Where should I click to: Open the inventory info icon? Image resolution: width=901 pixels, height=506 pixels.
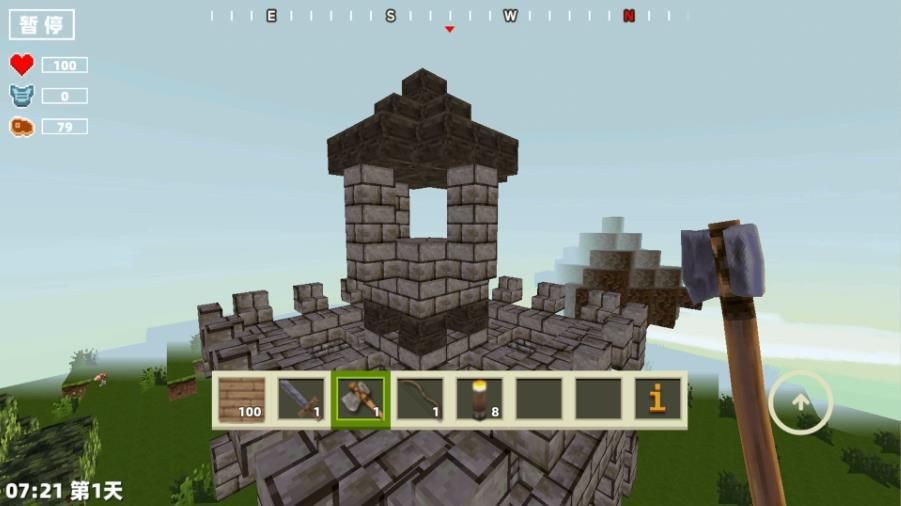tap(657, 399)
